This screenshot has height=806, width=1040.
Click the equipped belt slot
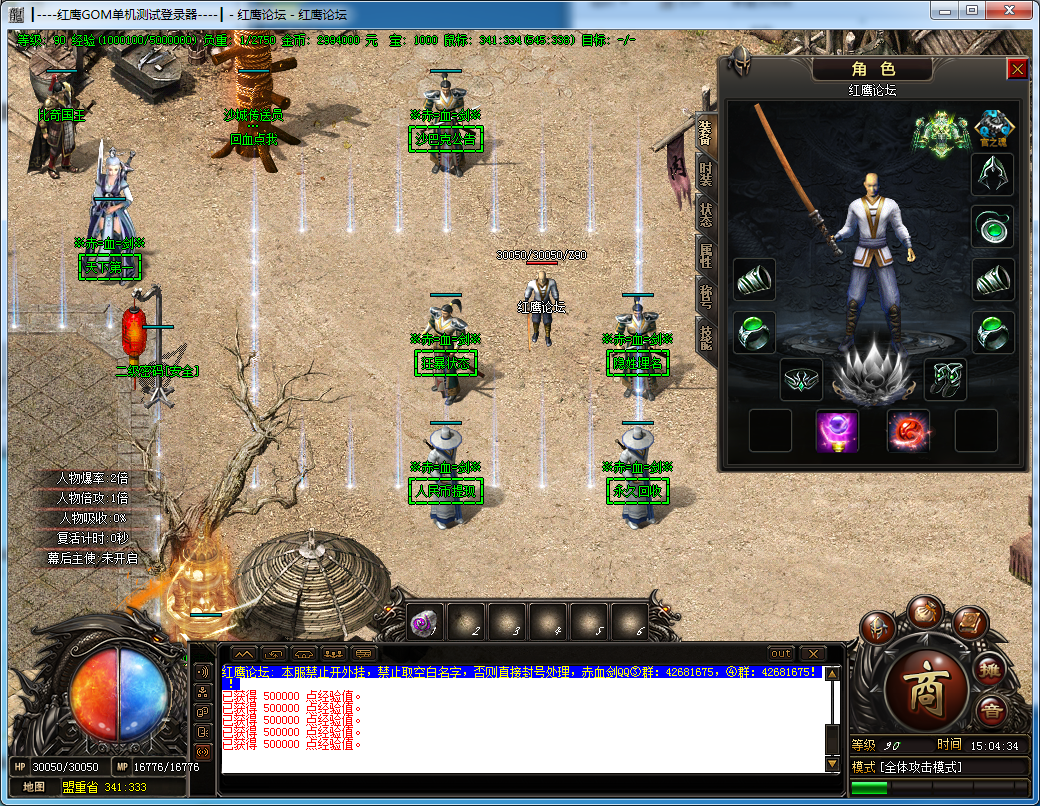[x=802, y=379]
